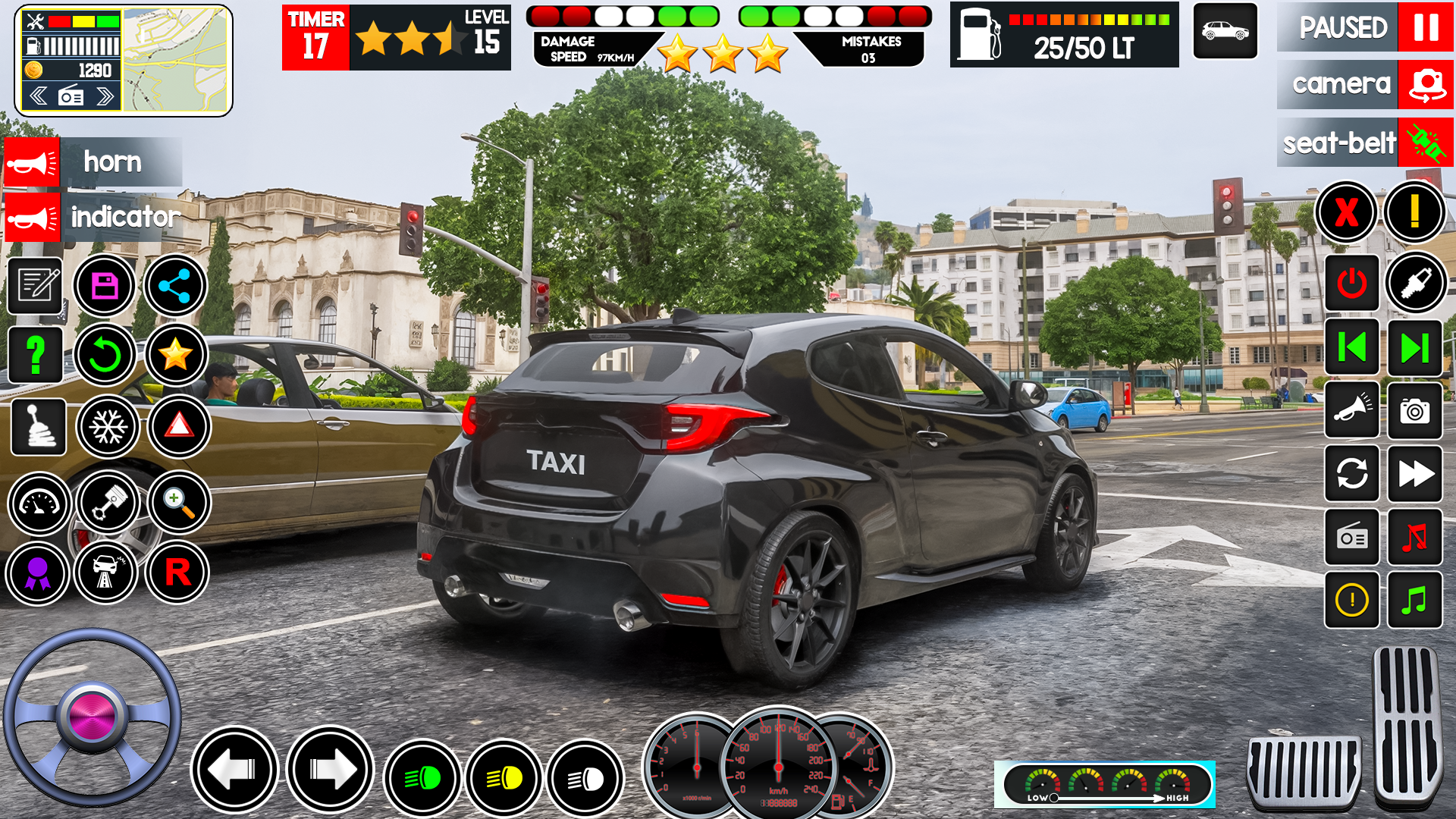The height and width of the screenshot is (819, 1456).
Task: Select the green question mark help icon
Action: (35, 355)
